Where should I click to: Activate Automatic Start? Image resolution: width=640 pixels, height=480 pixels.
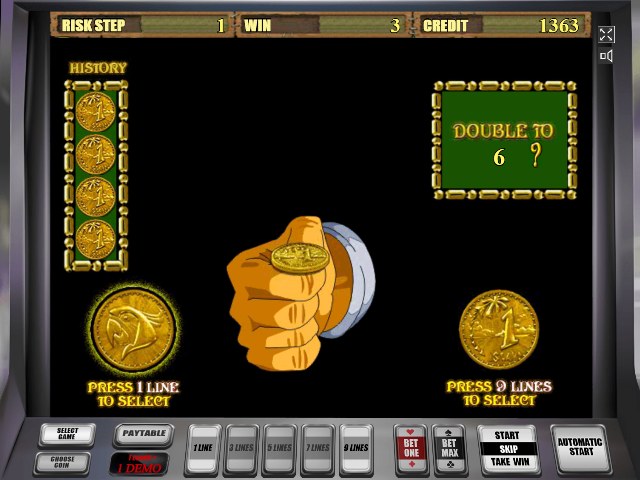pyautogui.click(x=580, y=447)
